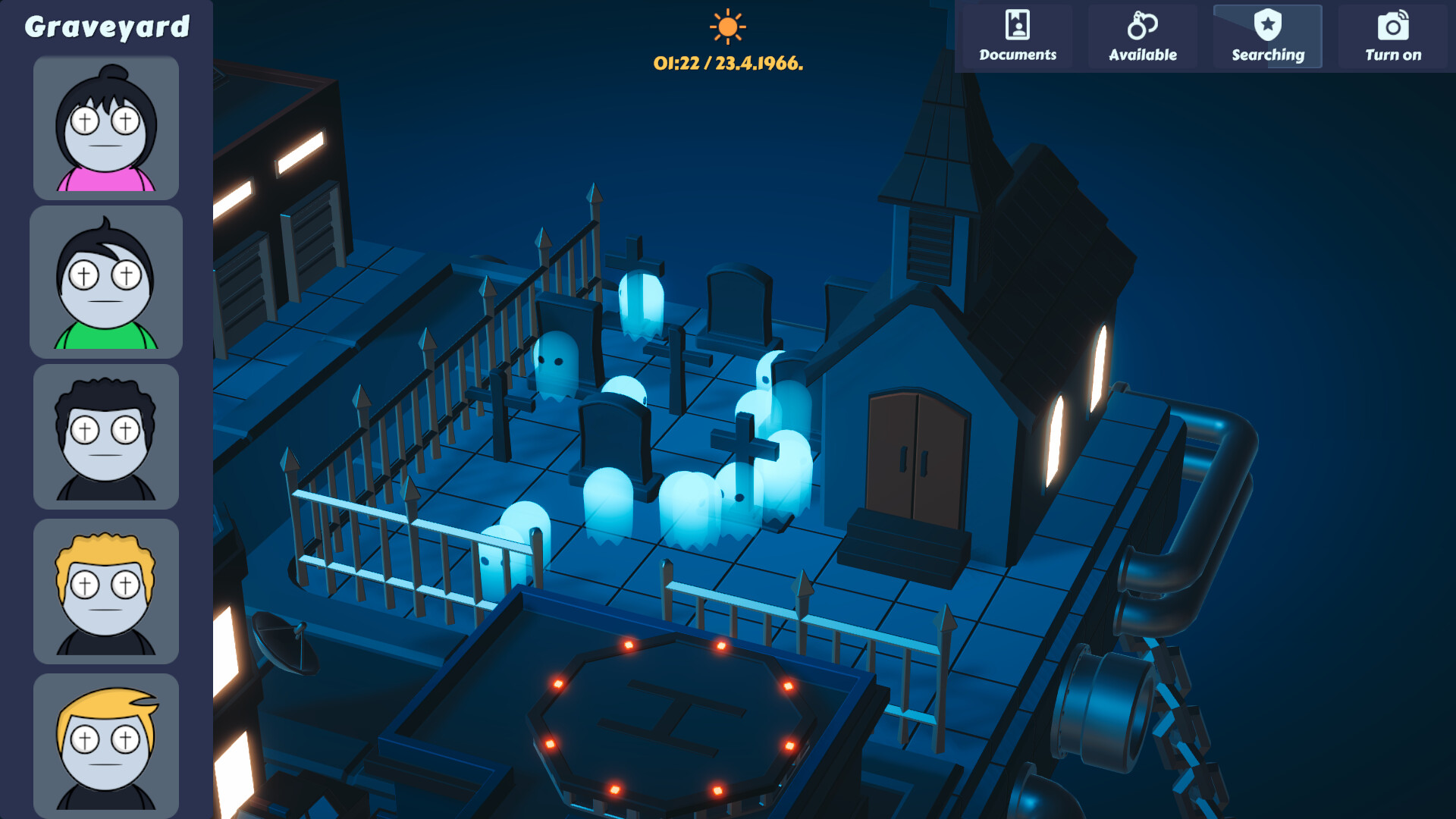This screenshot has width=1456, height=819.
Task: Click the Graveyard title
Action: click(x=107, y=25)
